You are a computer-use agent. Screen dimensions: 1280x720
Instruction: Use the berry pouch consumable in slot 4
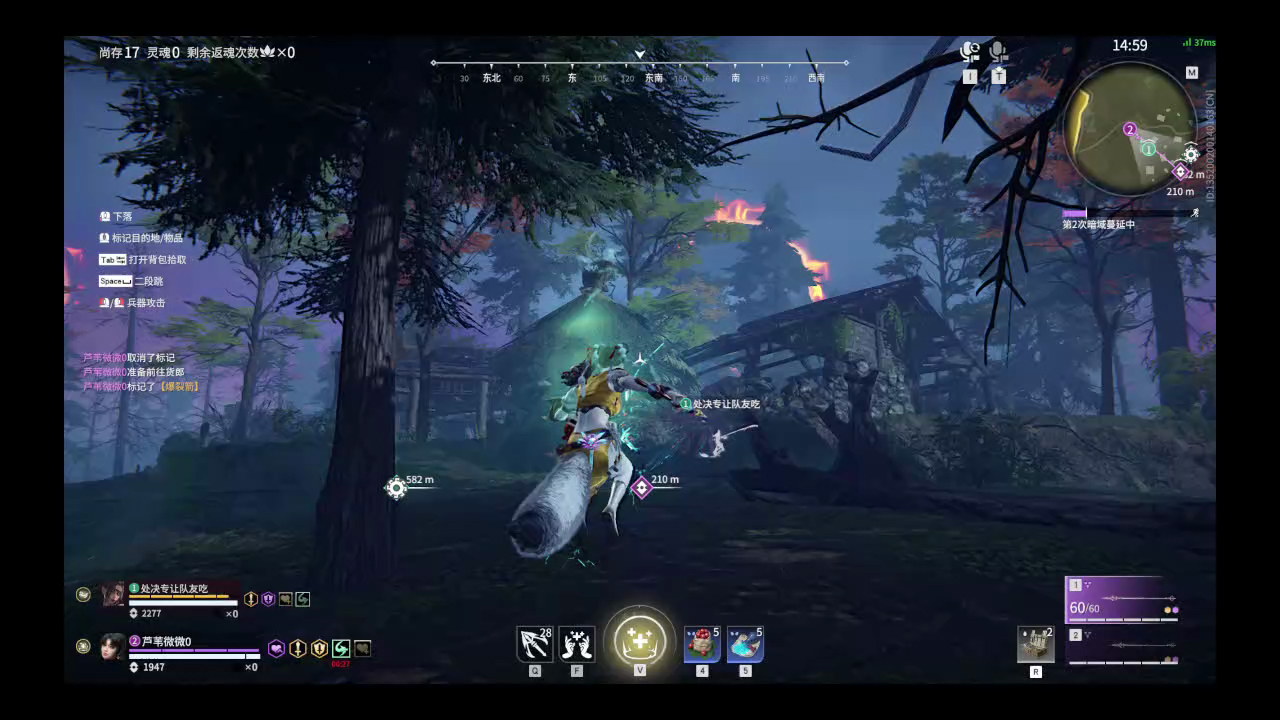[x=700, y=645]
